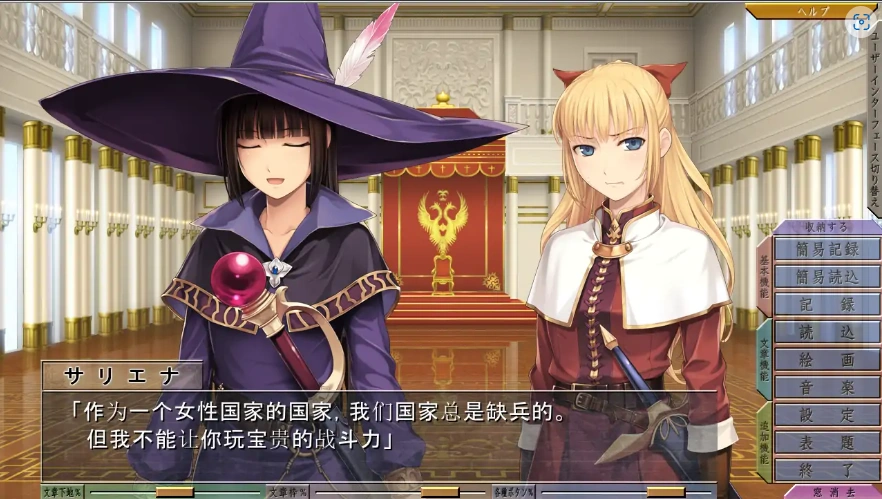Open the 設定 settings menu
The image size is (882, 499).
pos(826,415)
